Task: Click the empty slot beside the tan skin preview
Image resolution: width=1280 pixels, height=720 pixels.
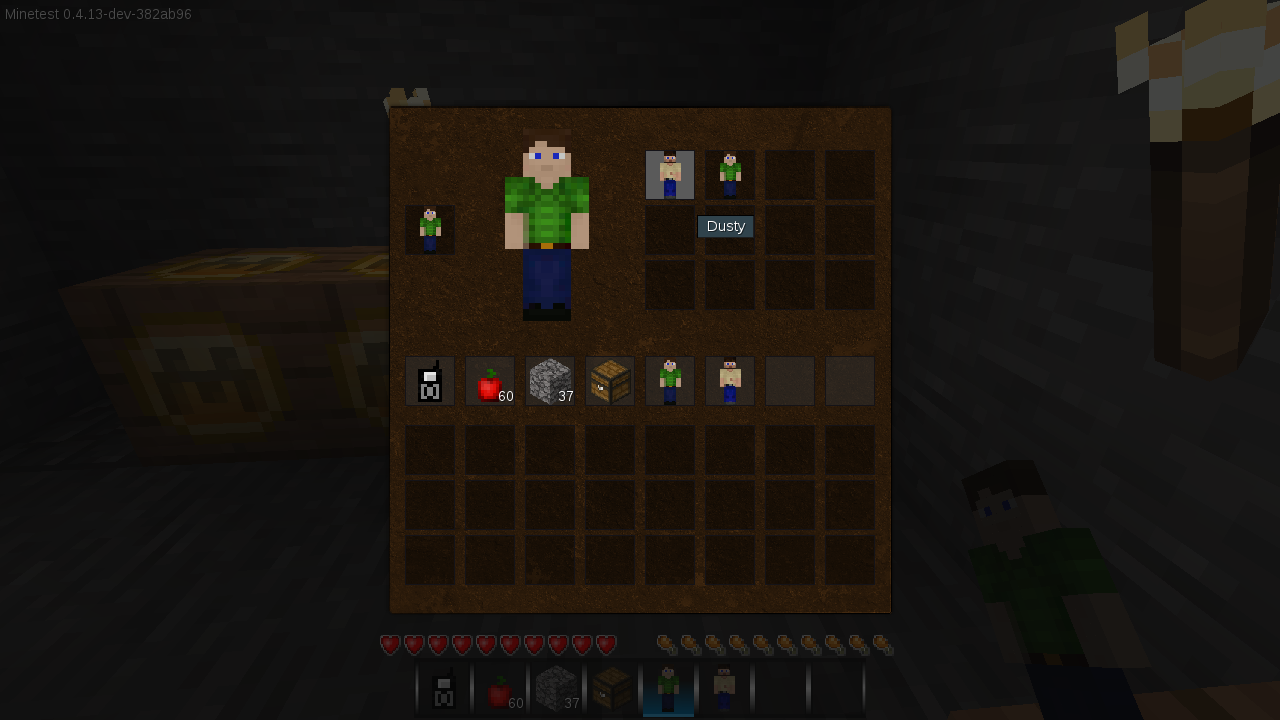Action: (789, 173)
